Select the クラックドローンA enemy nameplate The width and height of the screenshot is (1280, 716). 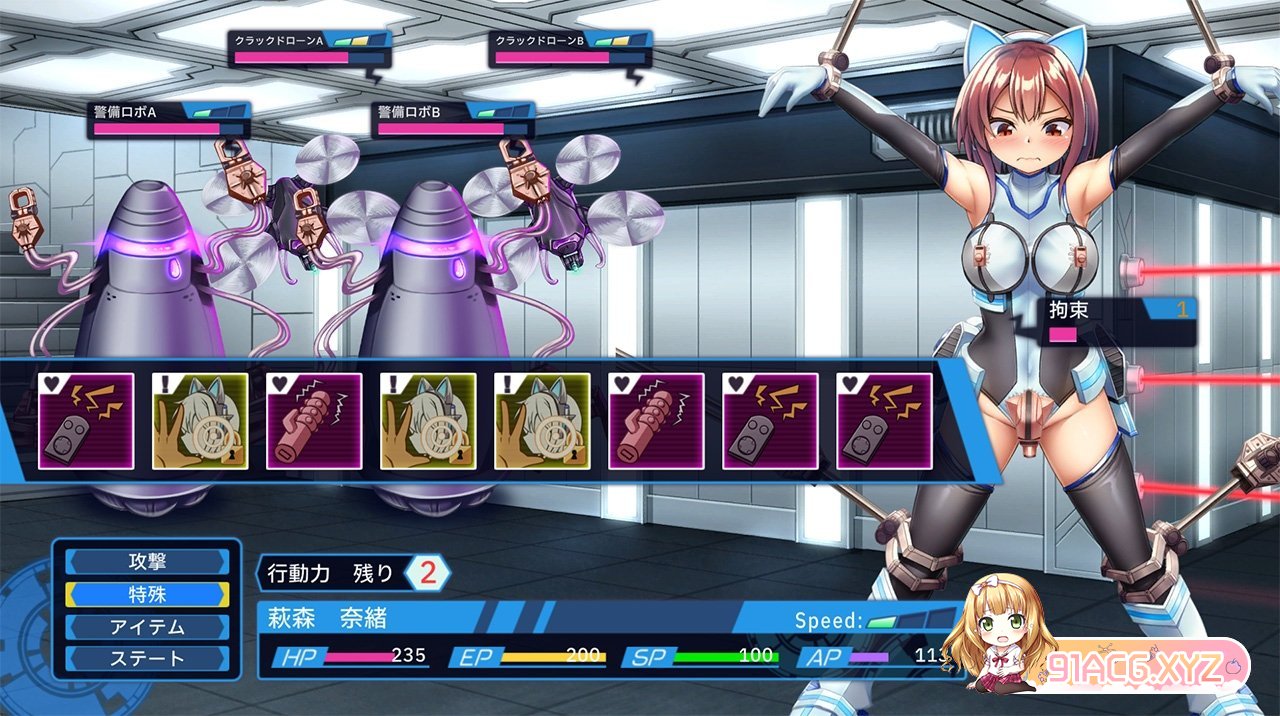click(304, 49)
